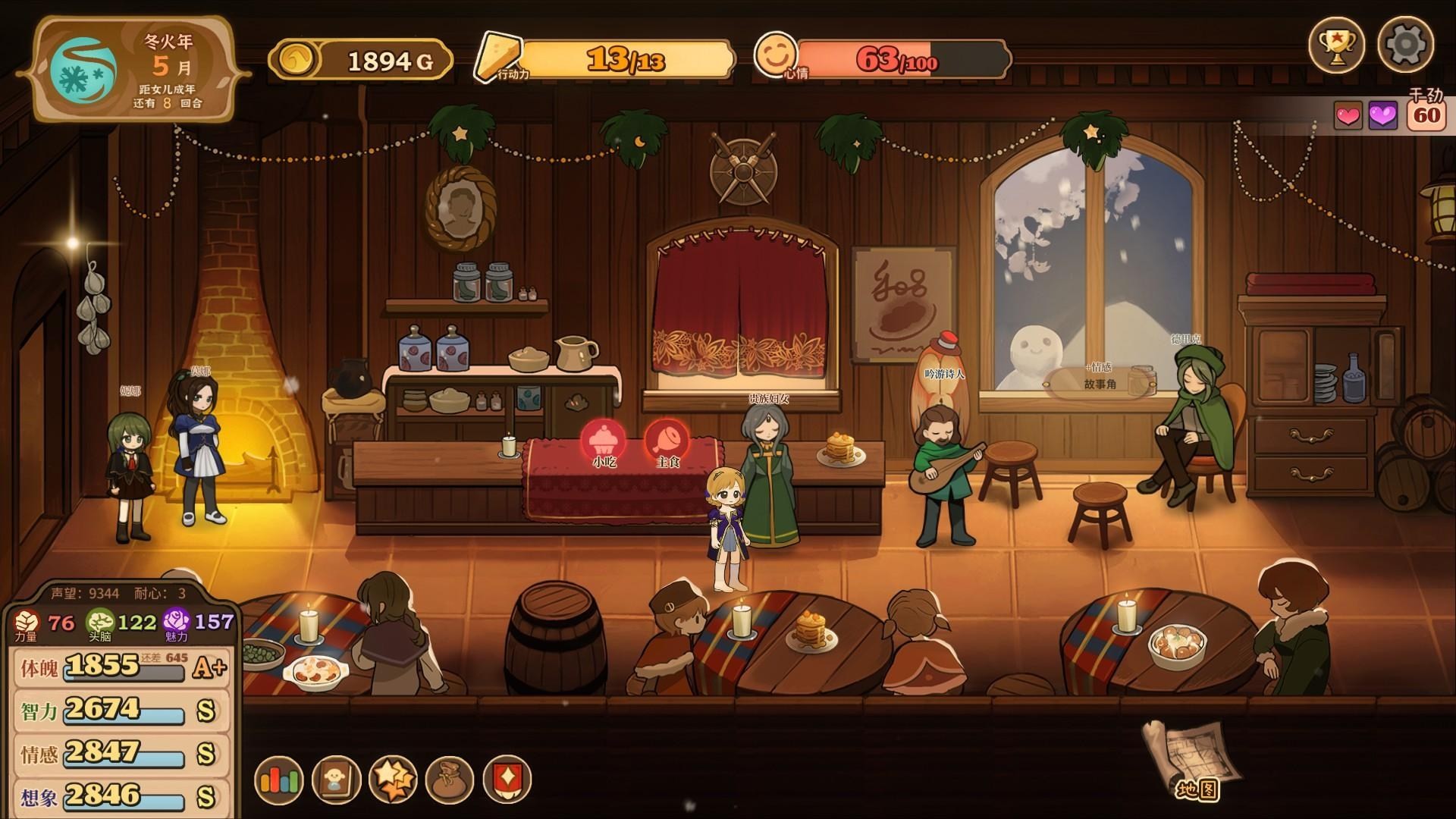Image resolution: width=1456 pixels, height=819 pixels.
Task: Select the 情感 emotion stat row
Action: (x=121, y=754)
